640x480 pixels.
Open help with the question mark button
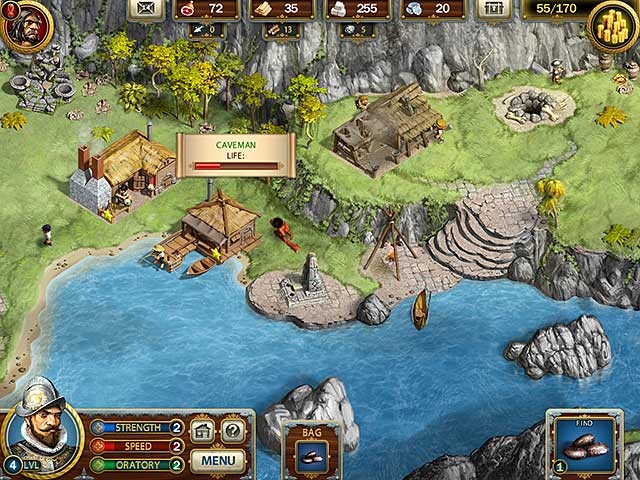[233, 432]
